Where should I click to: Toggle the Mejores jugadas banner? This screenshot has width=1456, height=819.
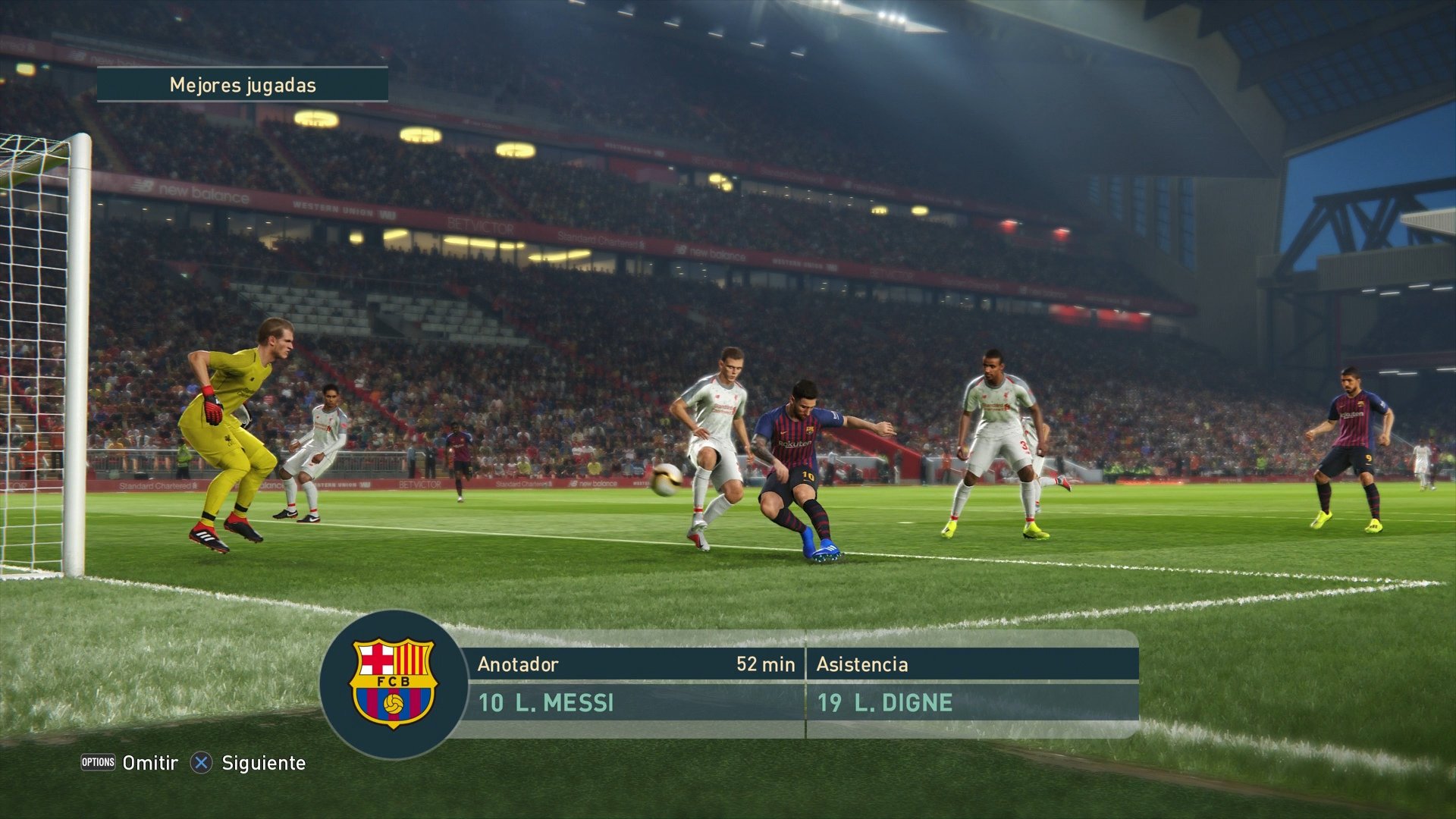[x=241, y=86]
